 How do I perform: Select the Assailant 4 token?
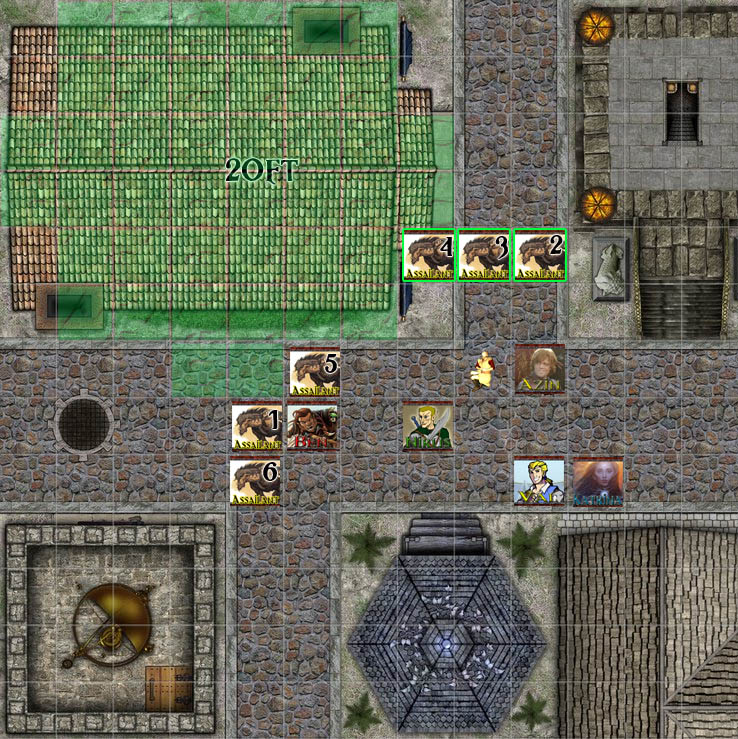[428, 255]
